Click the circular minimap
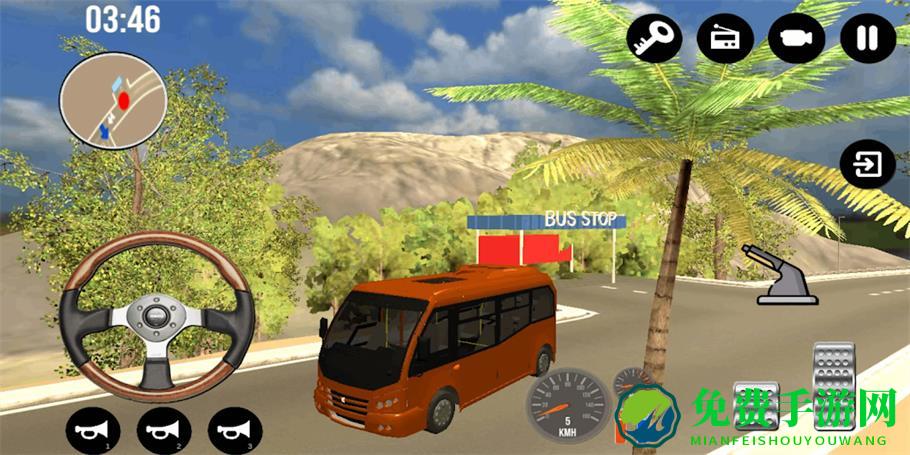Screen dimensions: 910x455 pyautogui.click(x=110, y=98)
